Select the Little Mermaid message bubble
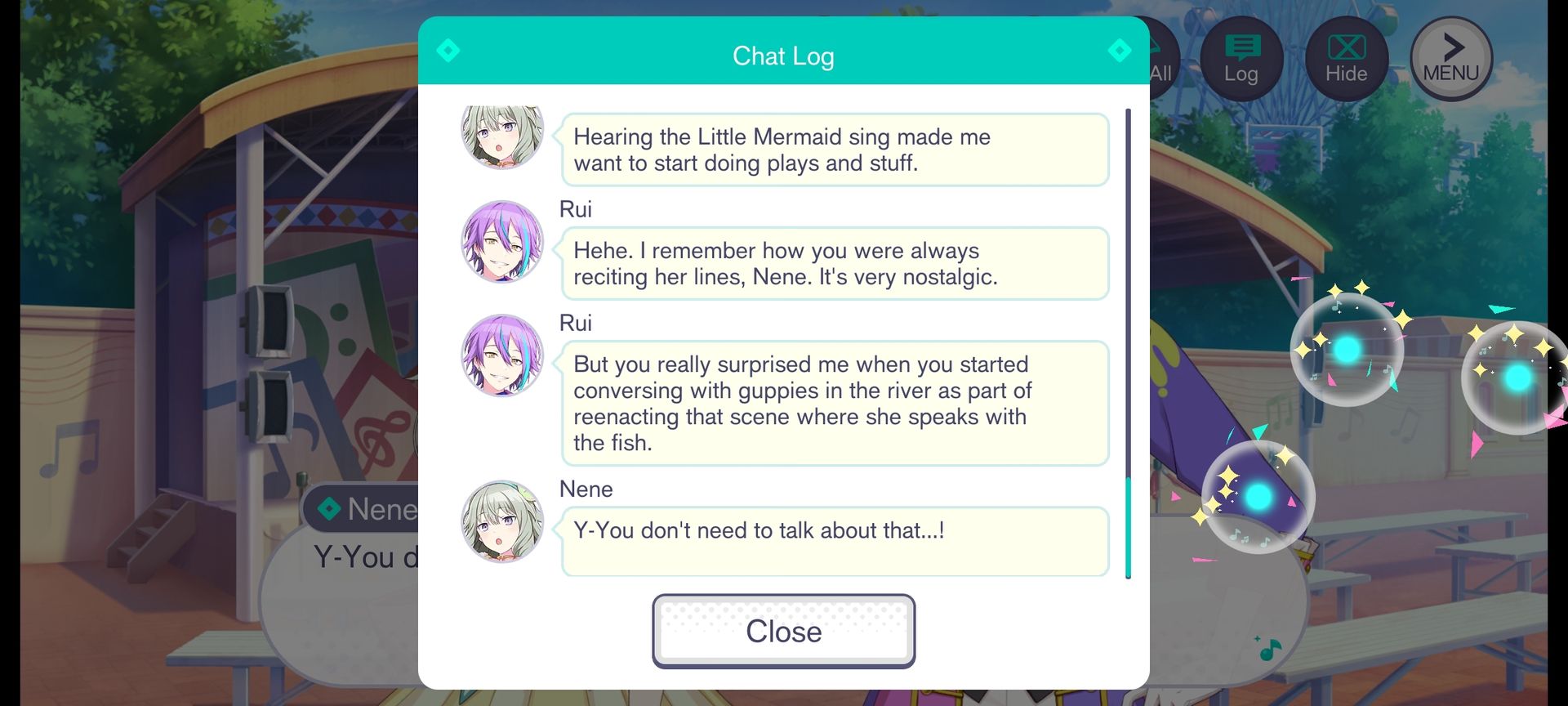This screenshot has height=706, width=1568. point(834,150)
